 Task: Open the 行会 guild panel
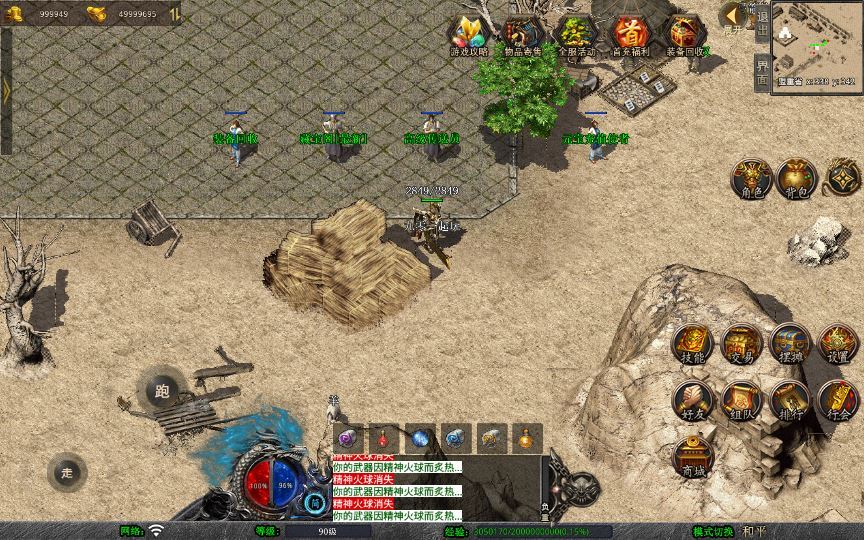[838, 400]
